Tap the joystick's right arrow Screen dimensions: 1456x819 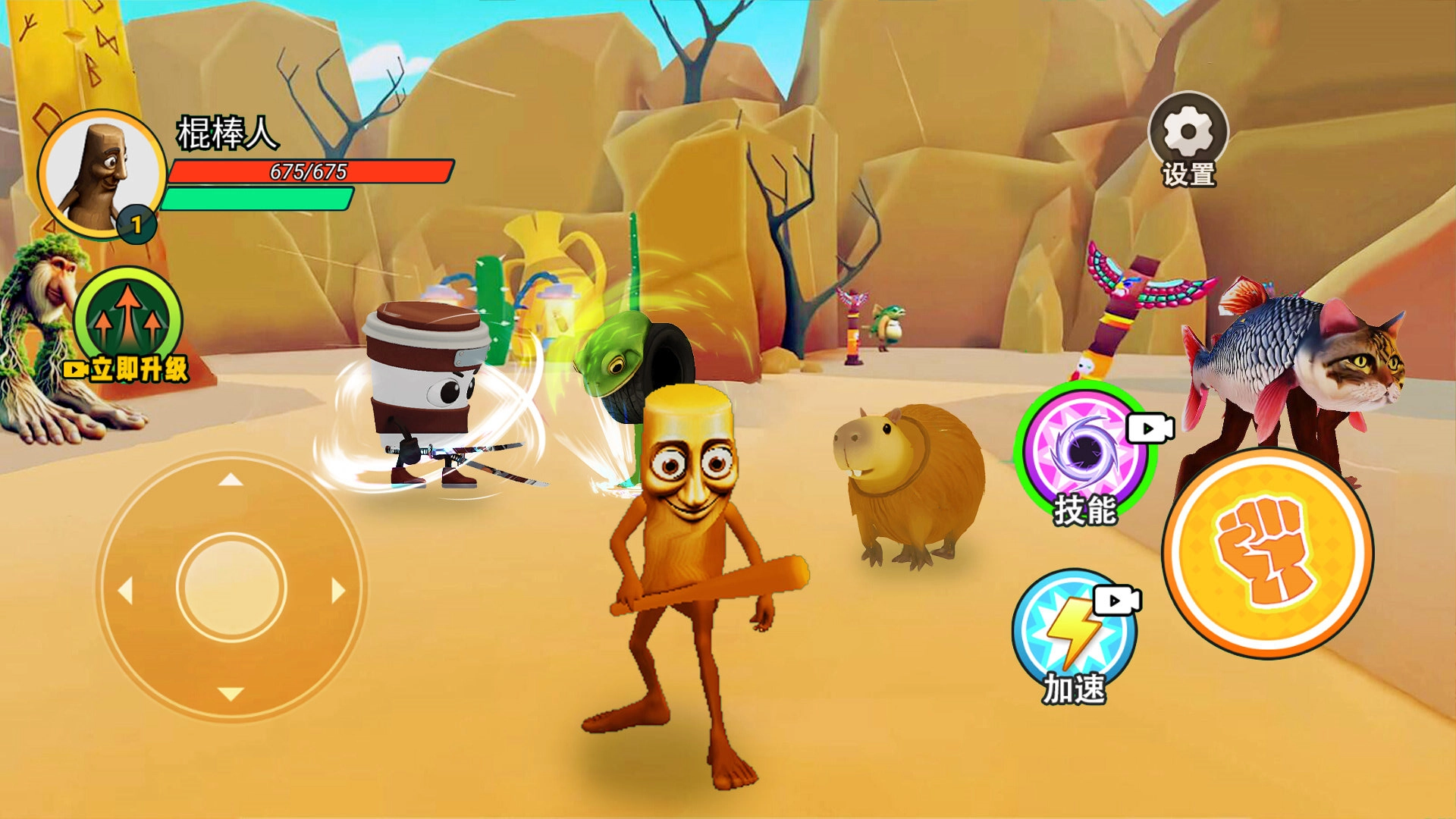click(x=338, y=589)
